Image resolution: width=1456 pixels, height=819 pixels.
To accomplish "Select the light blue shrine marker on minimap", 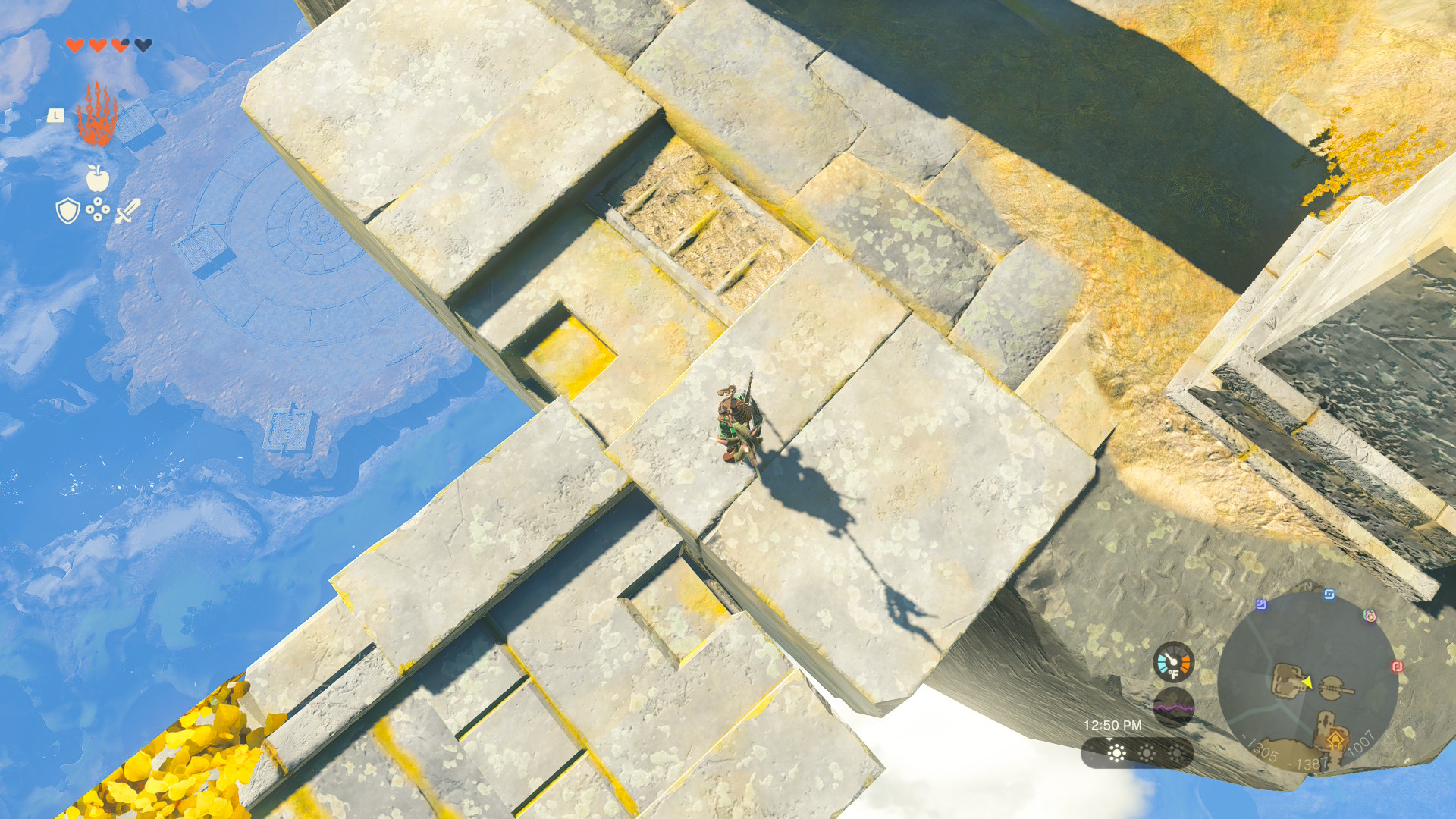I will [x=1329, y=595].
